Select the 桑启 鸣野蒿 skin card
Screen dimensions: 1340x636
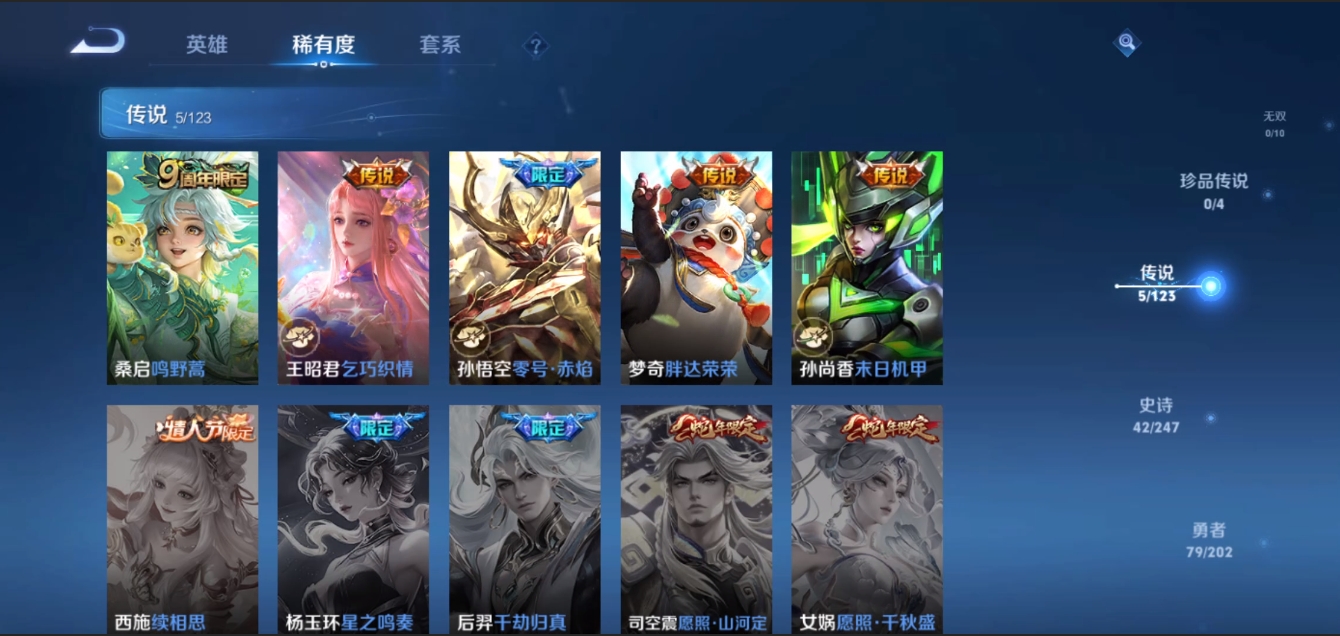(182, 267)
